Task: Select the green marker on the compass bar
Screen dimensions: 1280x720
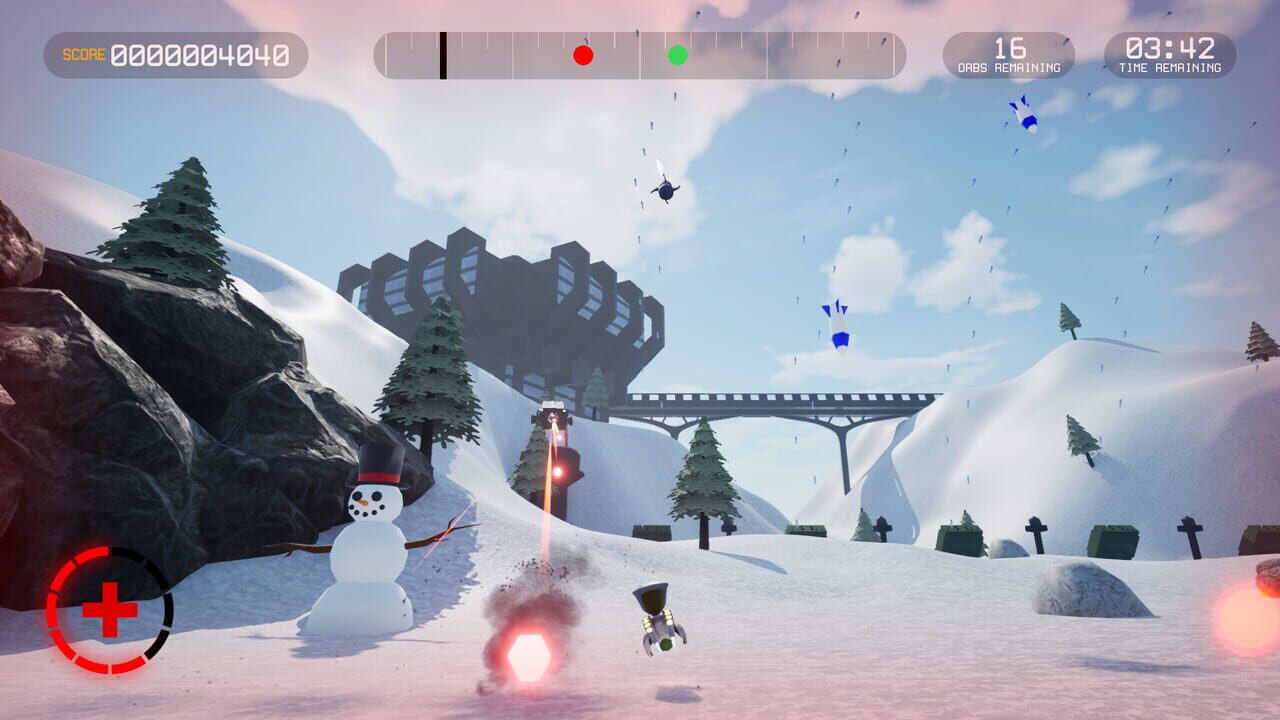Action: click(x=678, y=55)
